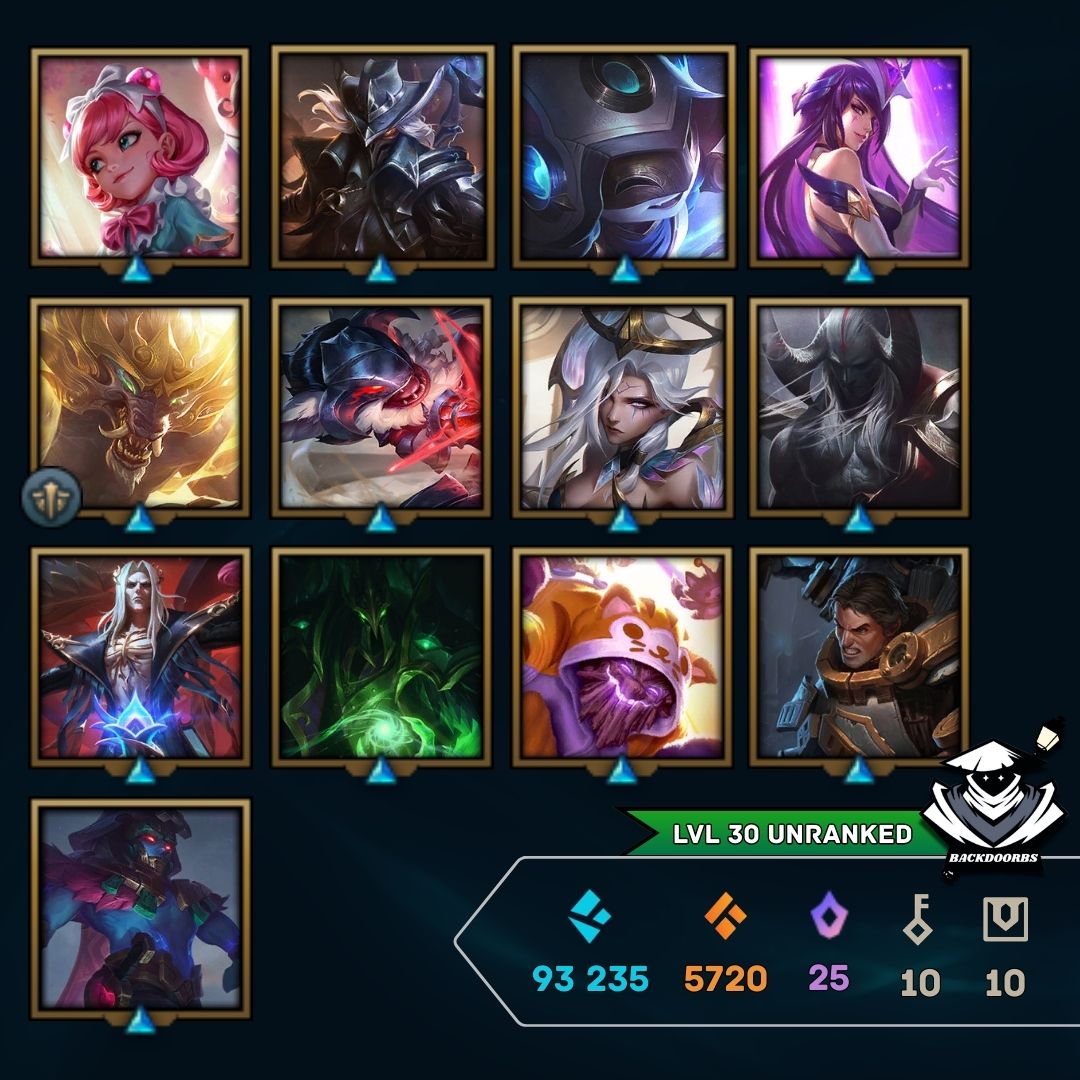Choose the orange cat hoodie skin tile

(x=623, y=657)
